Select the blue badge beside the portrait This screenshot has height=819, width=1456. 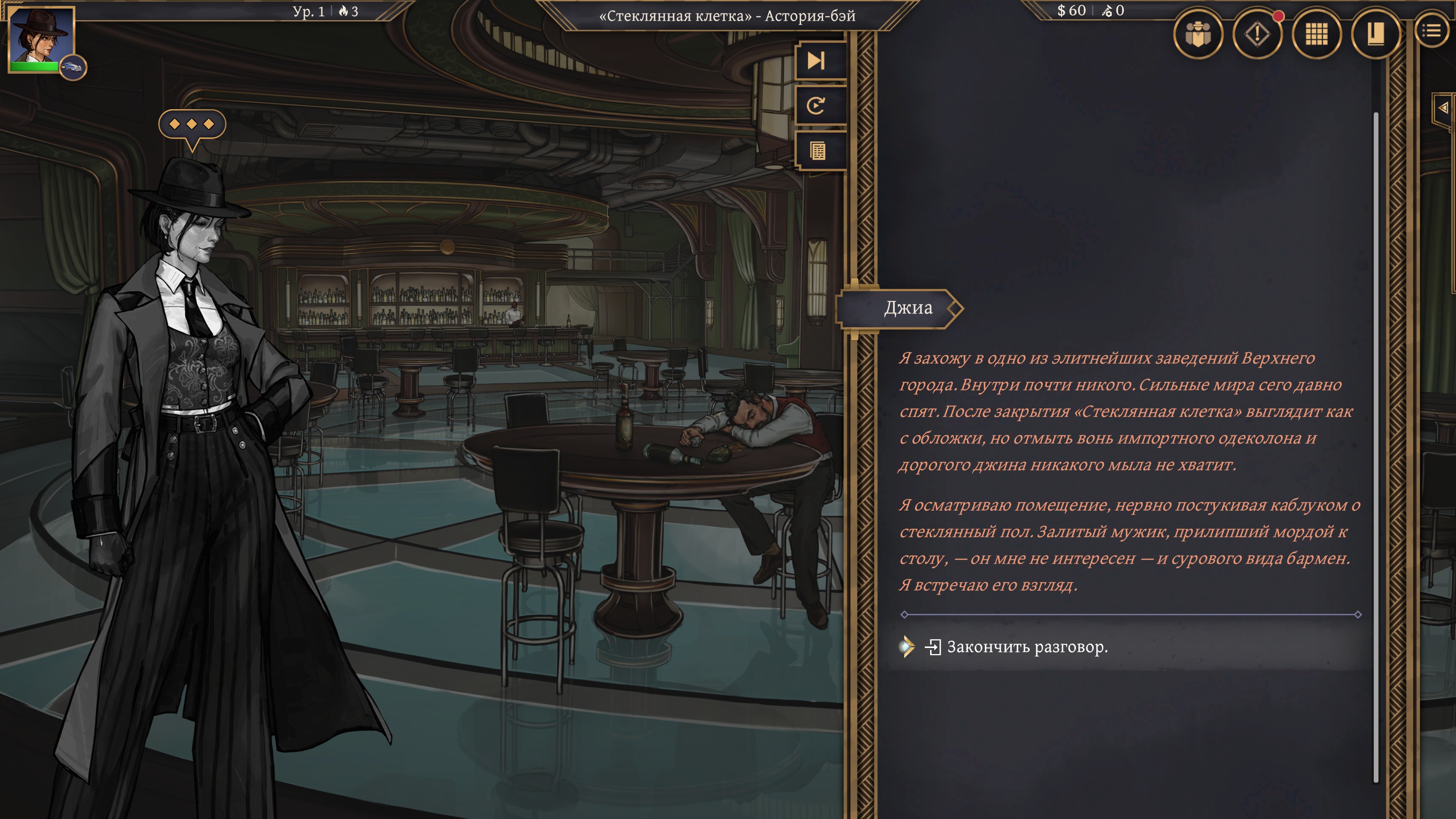pos(73,68)
